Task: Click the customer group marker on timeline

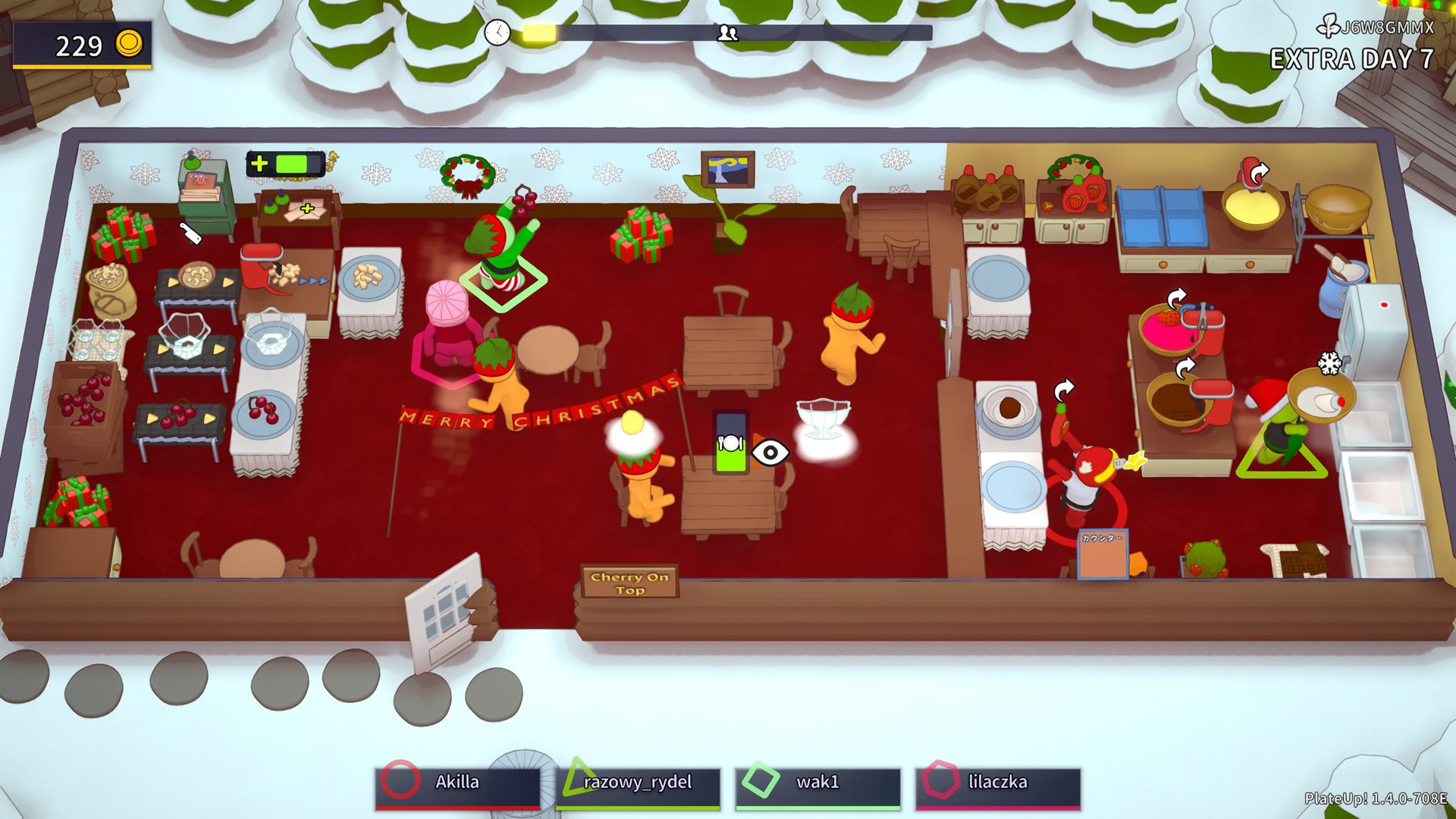Action: tap(728, 33)
